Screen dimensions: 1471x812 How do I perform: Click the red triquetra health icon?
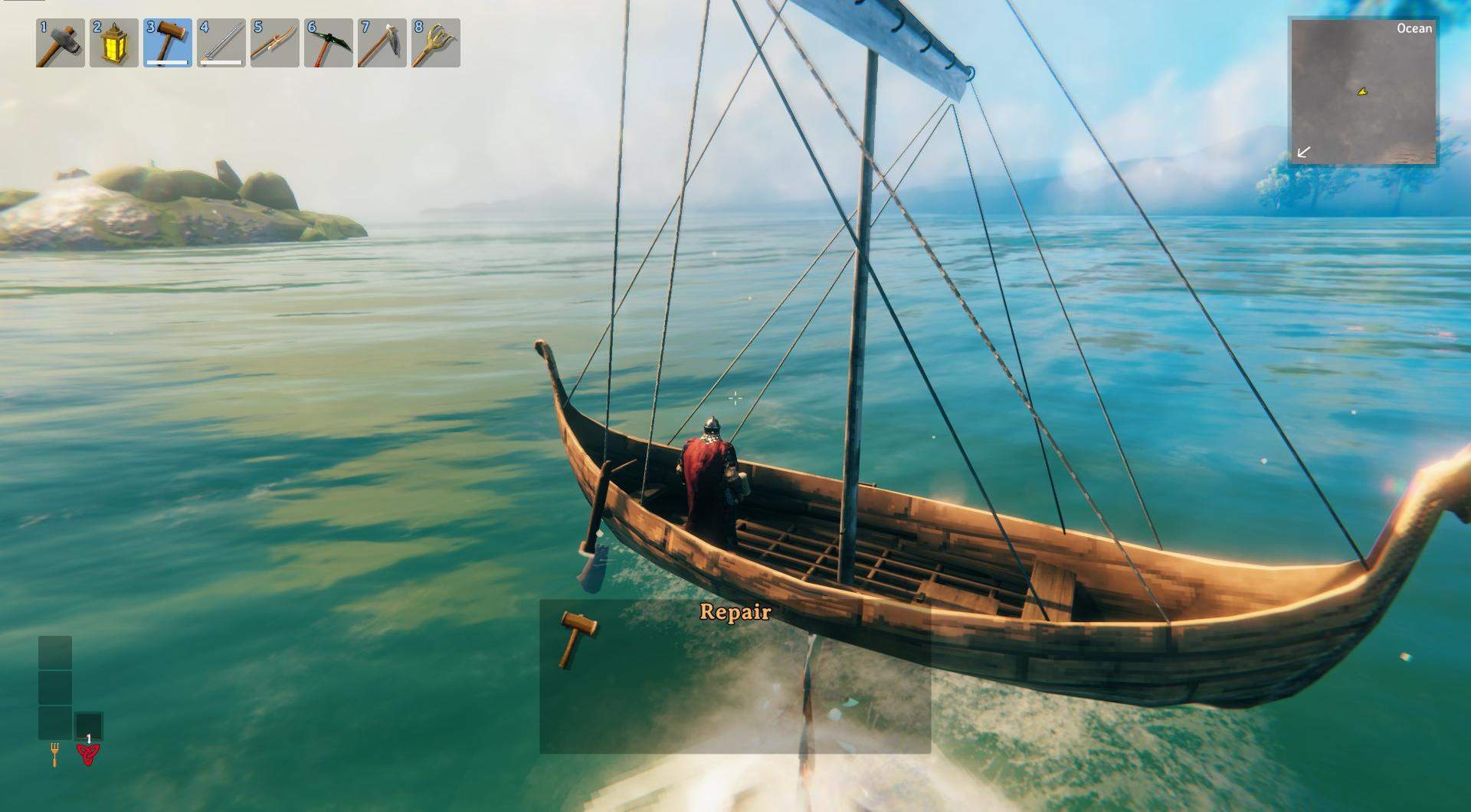click(x=88, y=755)
